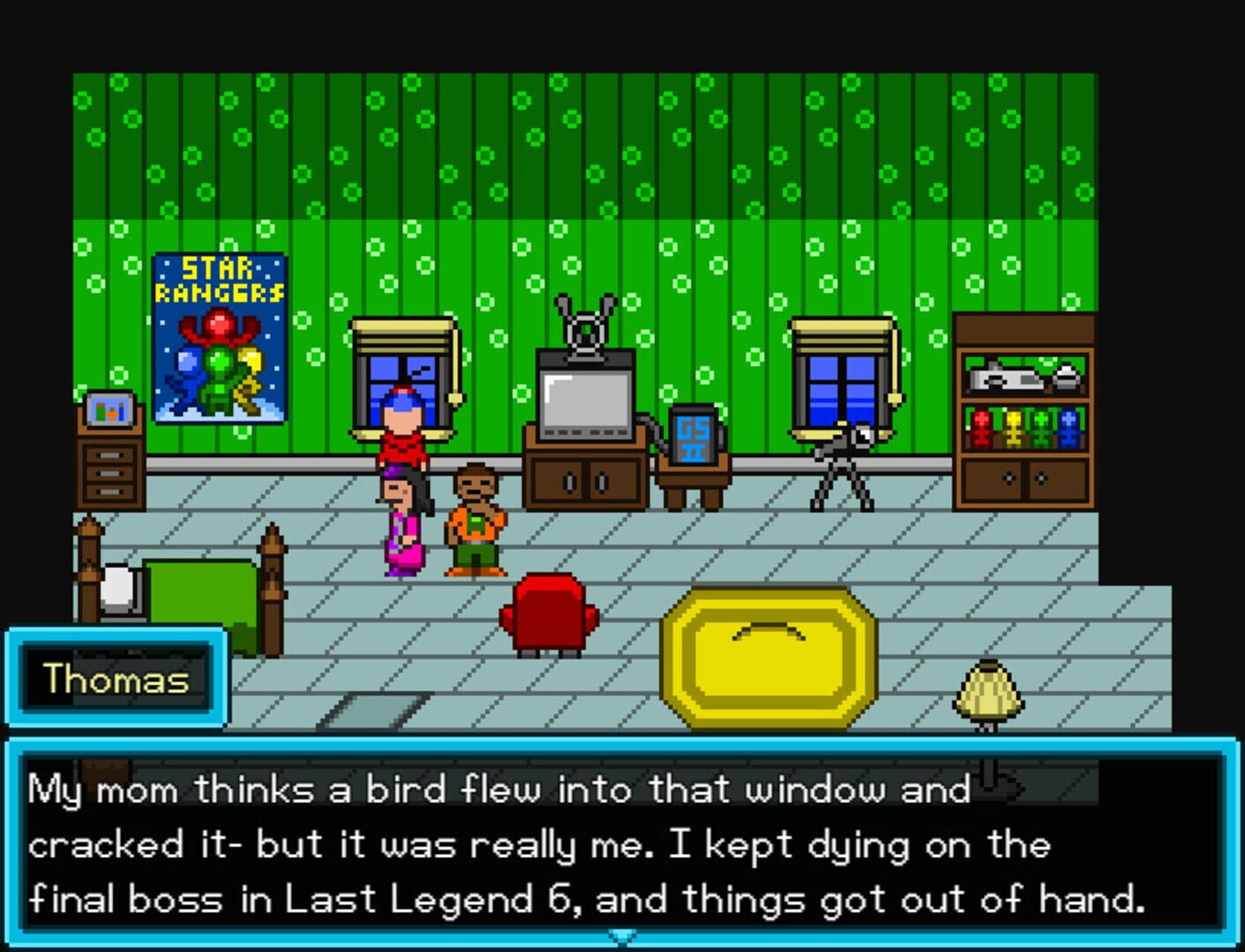Click the yellow action figure on the shelf

pyautogui.click(x=1015, y=428)
